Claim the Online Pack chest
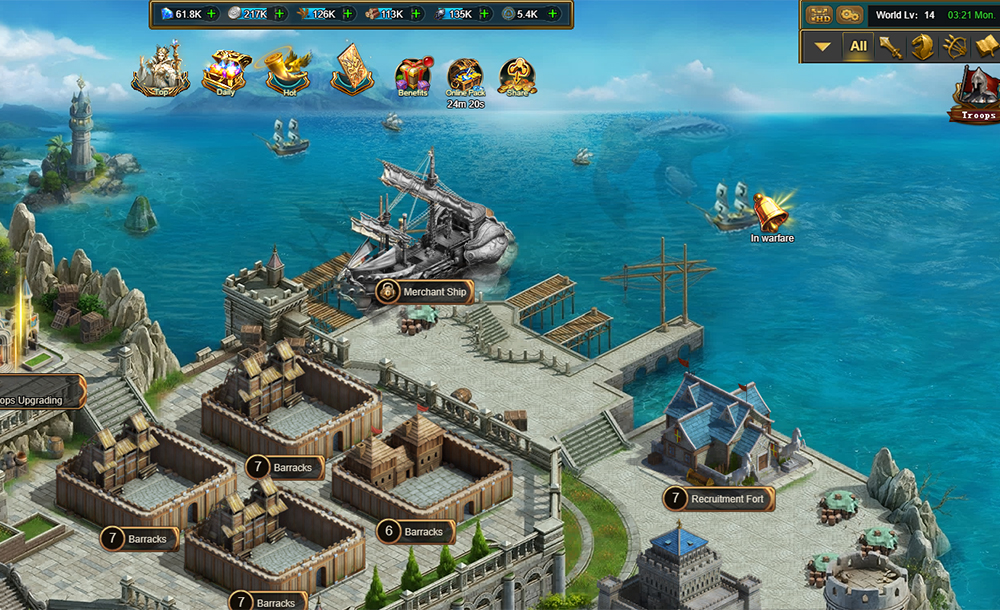The image size is (1000, 610). click(x=465, y=76)
